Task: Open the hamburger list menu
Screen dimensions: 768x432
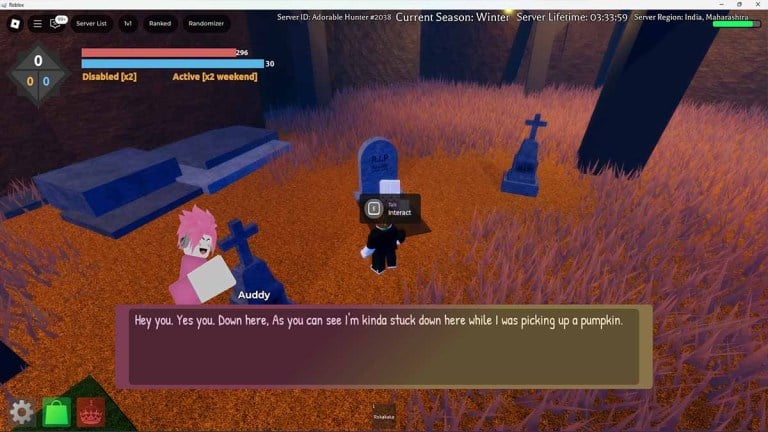Action: (37, 23)
